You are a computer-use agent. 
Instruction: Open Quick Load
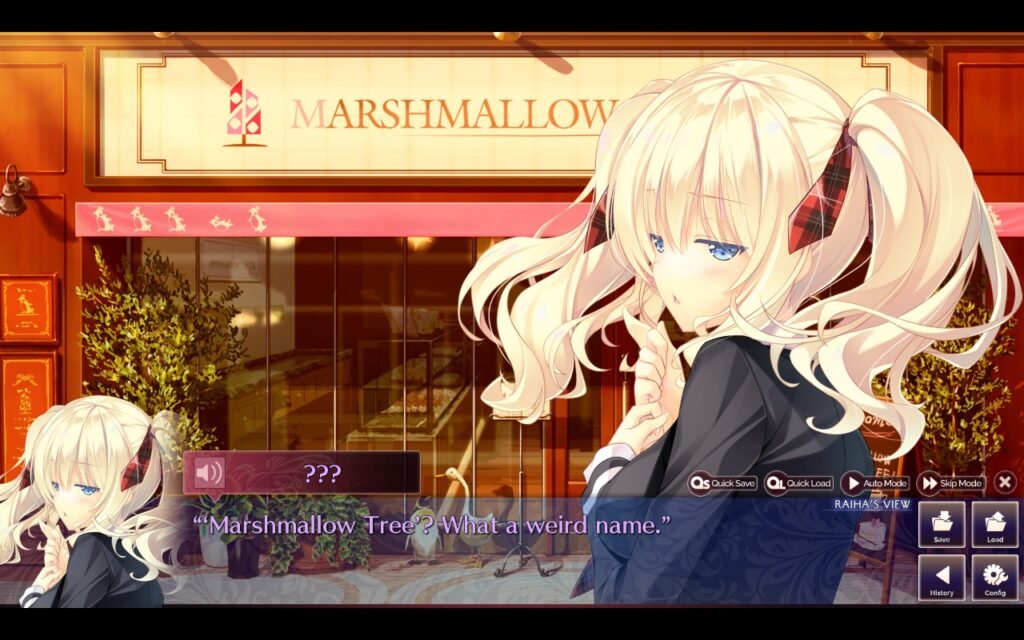[799, 483]
